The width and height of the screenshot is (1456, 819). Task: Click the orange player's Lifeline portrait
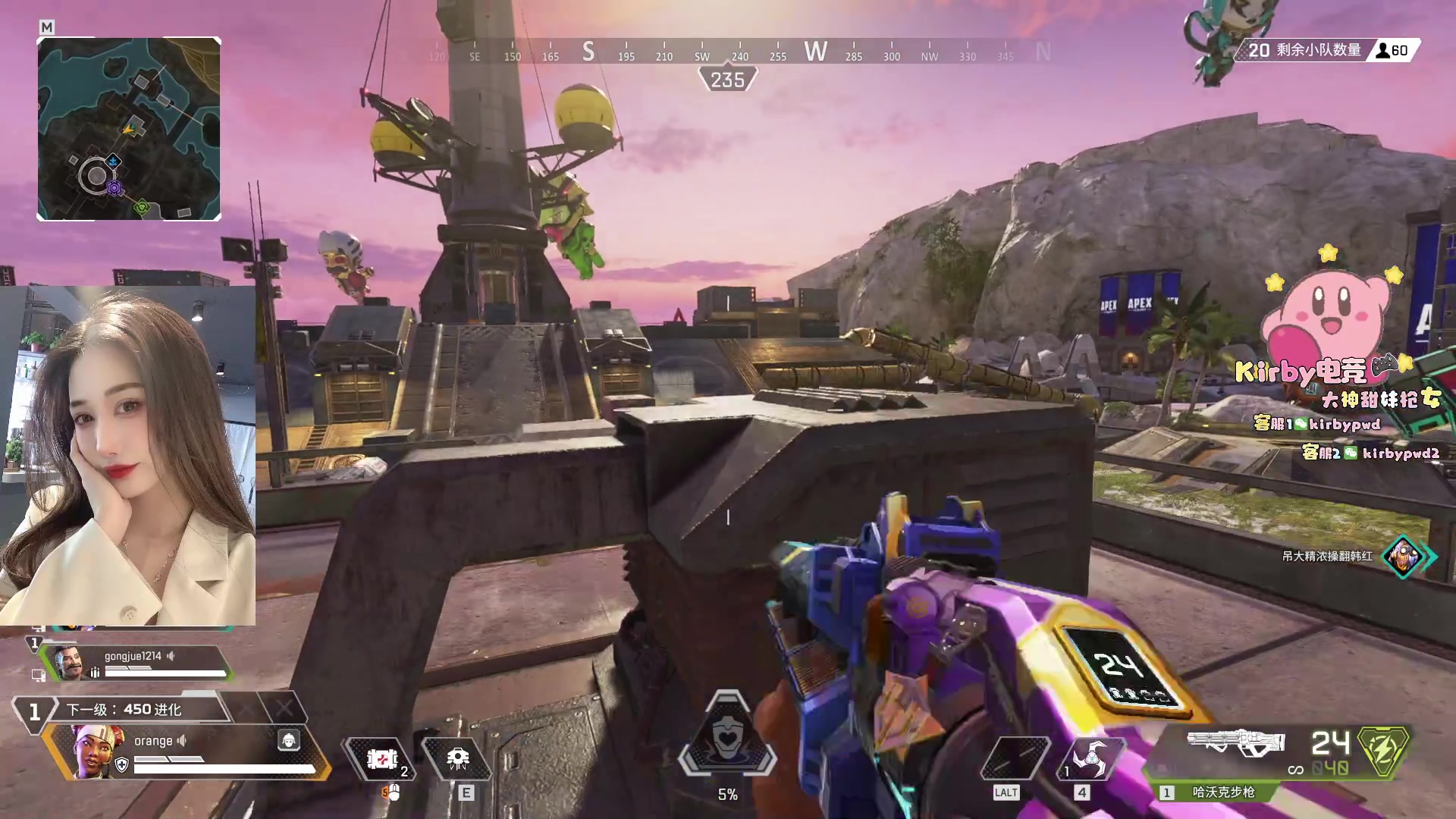point(97,750)
